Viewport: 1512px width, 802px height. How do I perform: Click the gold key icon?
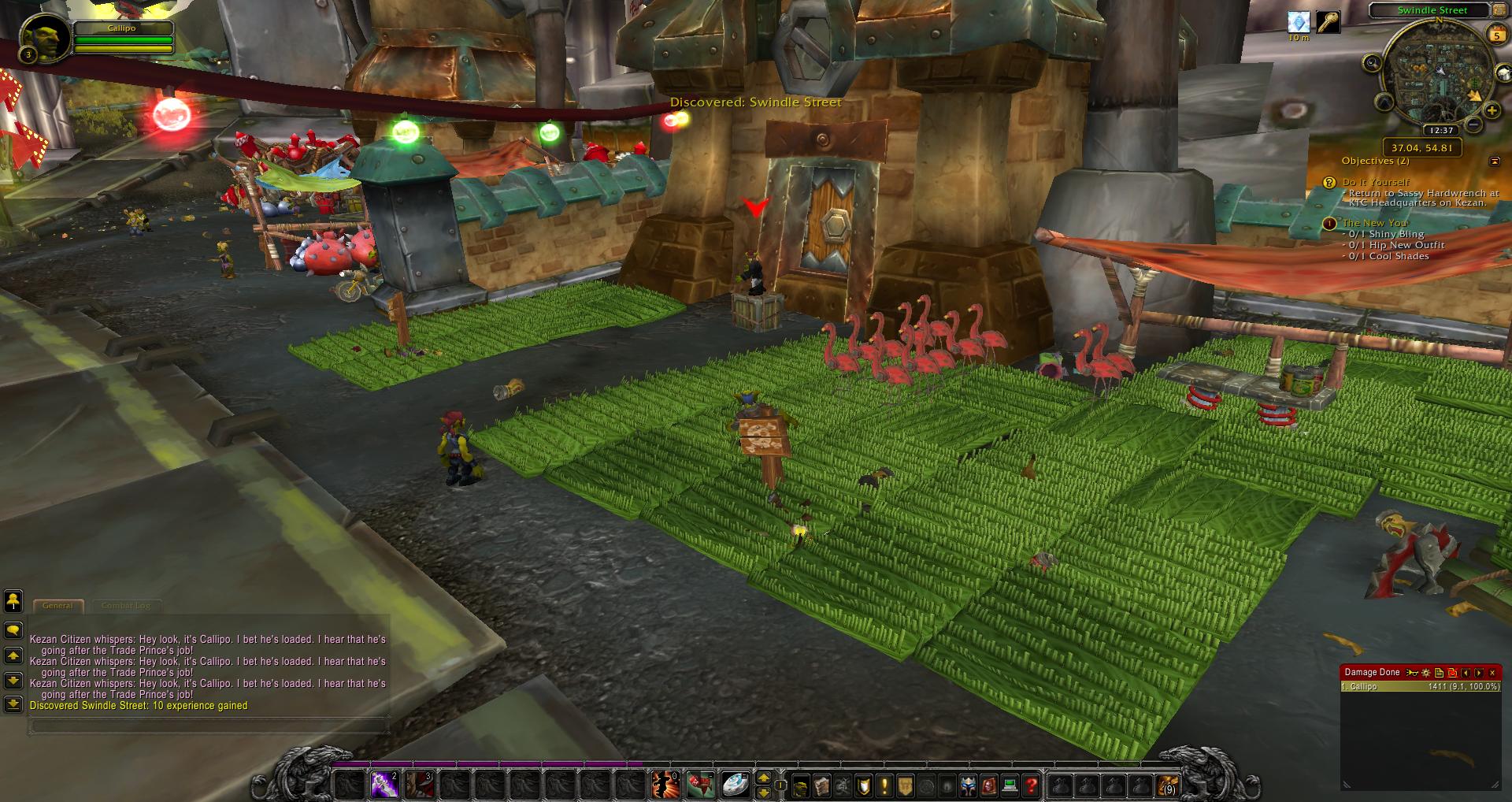tap(1329, 22)
